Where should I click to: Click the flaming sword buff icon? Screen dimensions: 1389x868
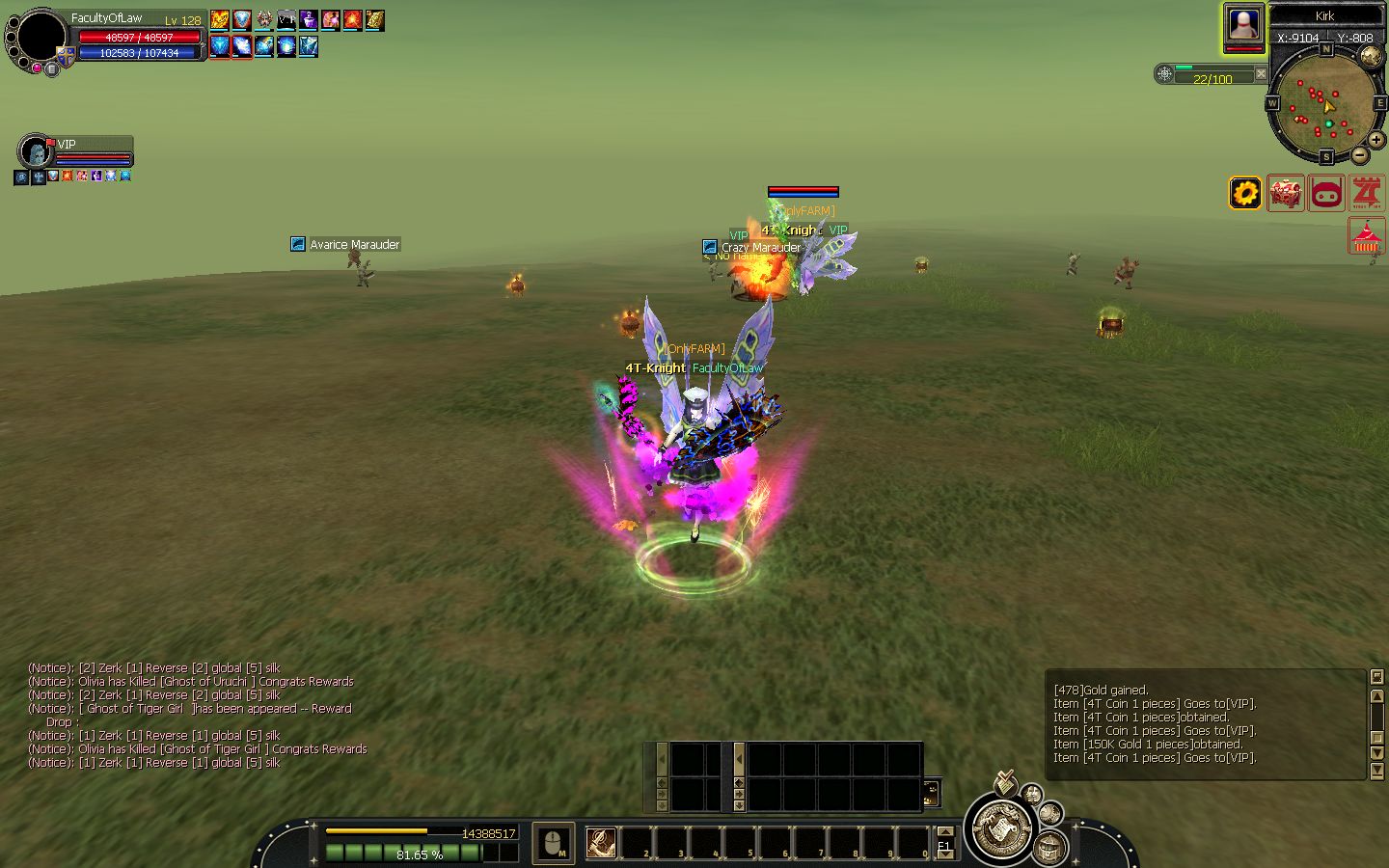coord(220,19)
